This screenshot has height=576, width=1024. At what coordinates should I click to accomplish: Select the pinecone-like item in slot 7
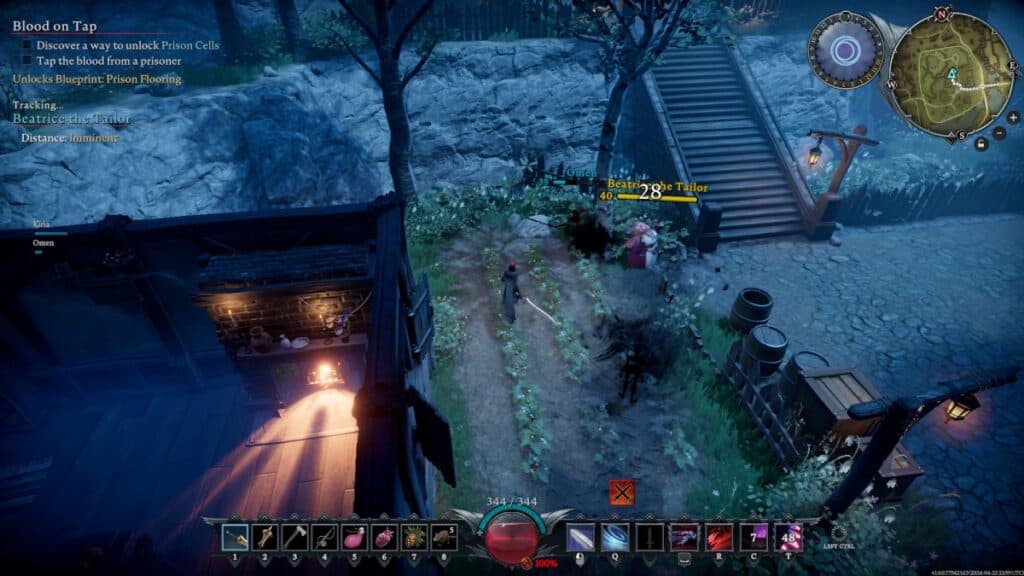[x=415, y=537]
